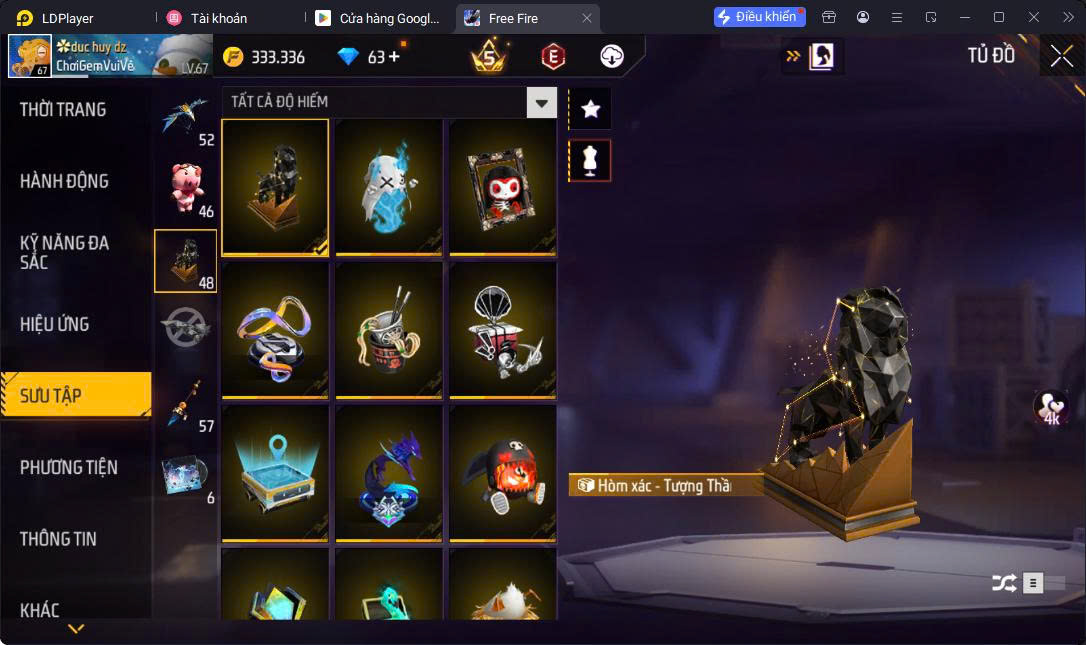
Task: Switch to the Hành Động tab
Action: 64,181
